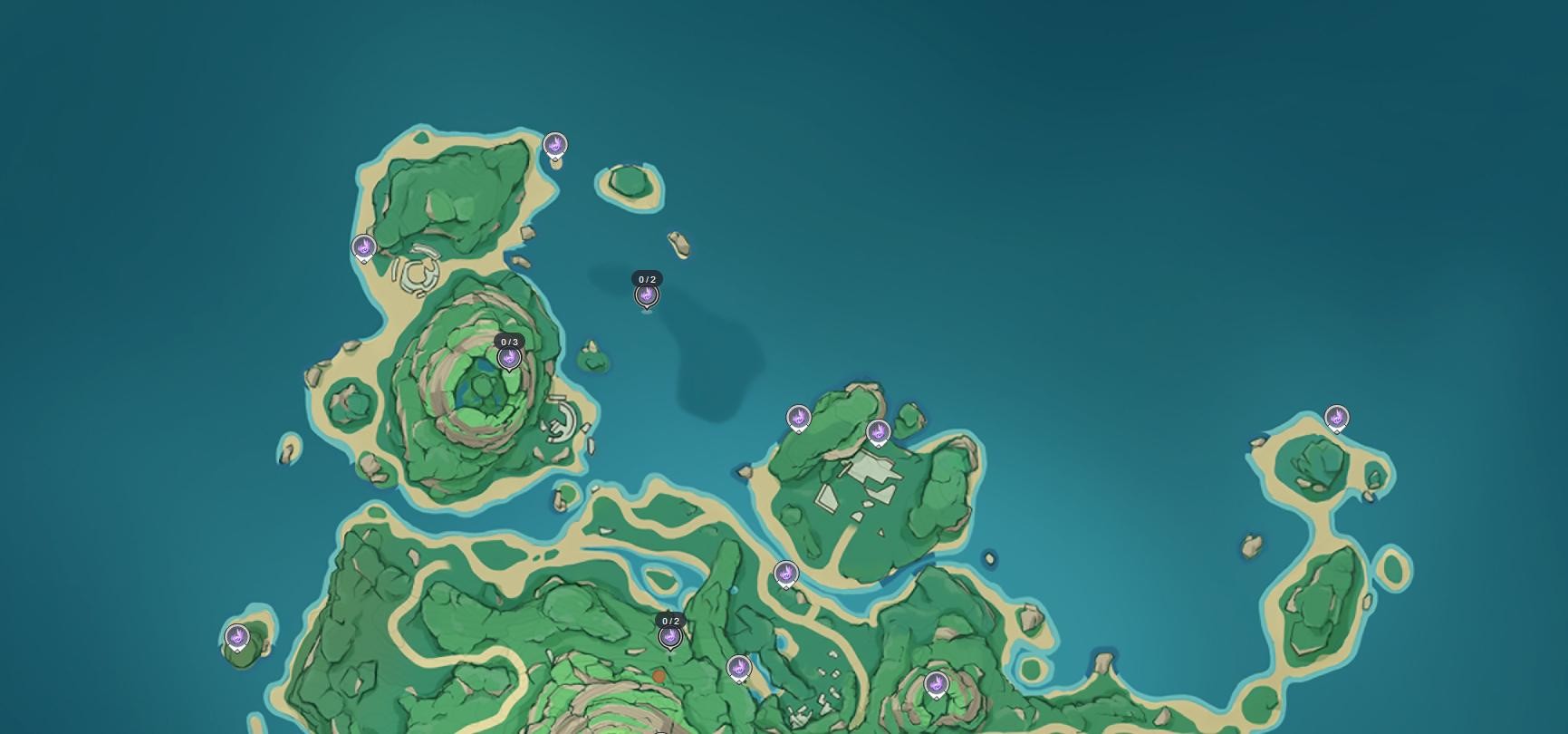Select the Electroculus marker on the northernmost island

pyautogui.click(x=554, y=143)
